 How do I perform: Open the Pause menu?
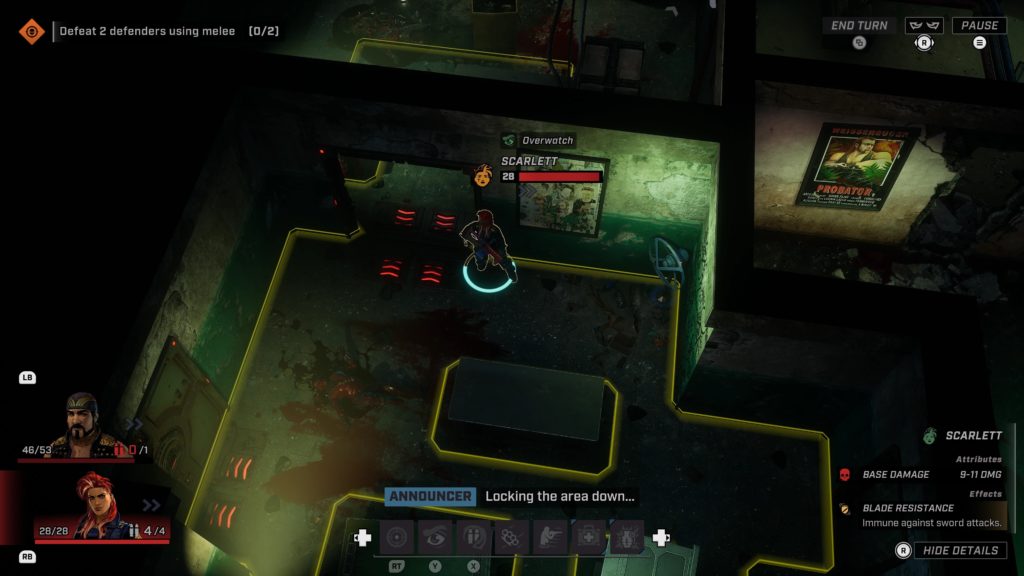pyautogui.click(x=979, y=26)
